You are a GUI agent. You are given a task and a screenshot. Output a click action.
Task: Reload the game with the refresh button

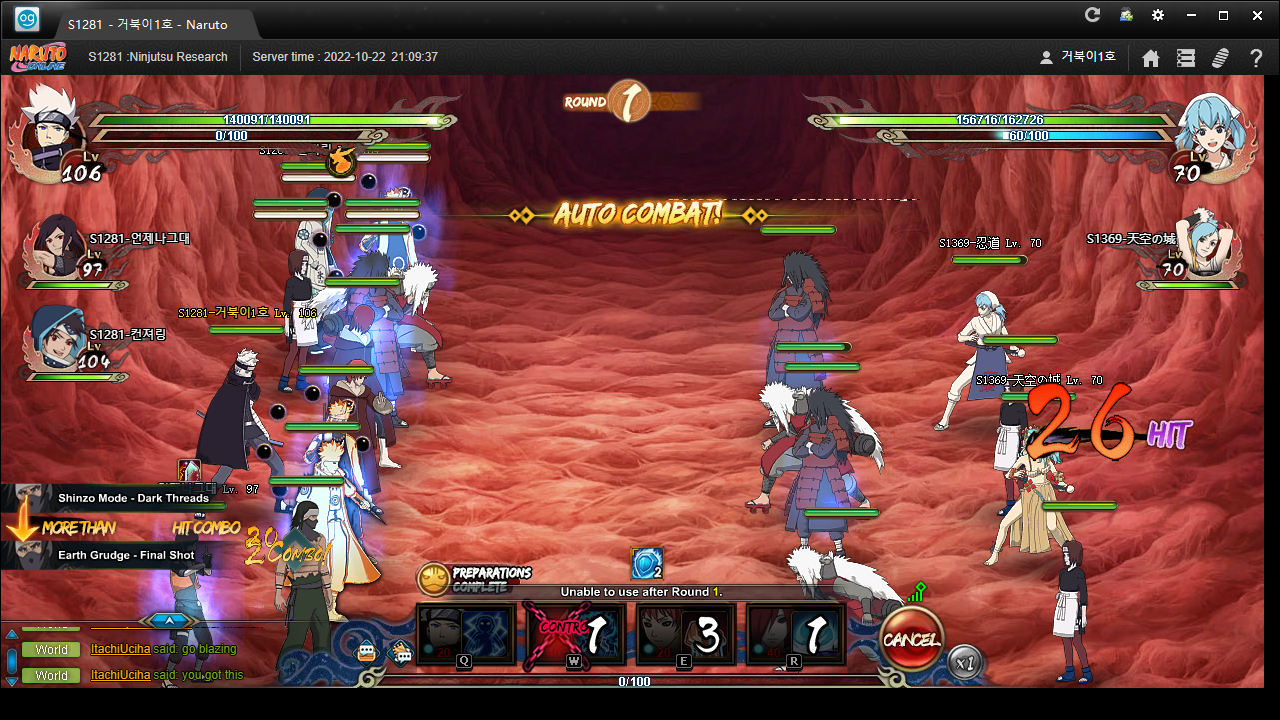point(1092,15)
